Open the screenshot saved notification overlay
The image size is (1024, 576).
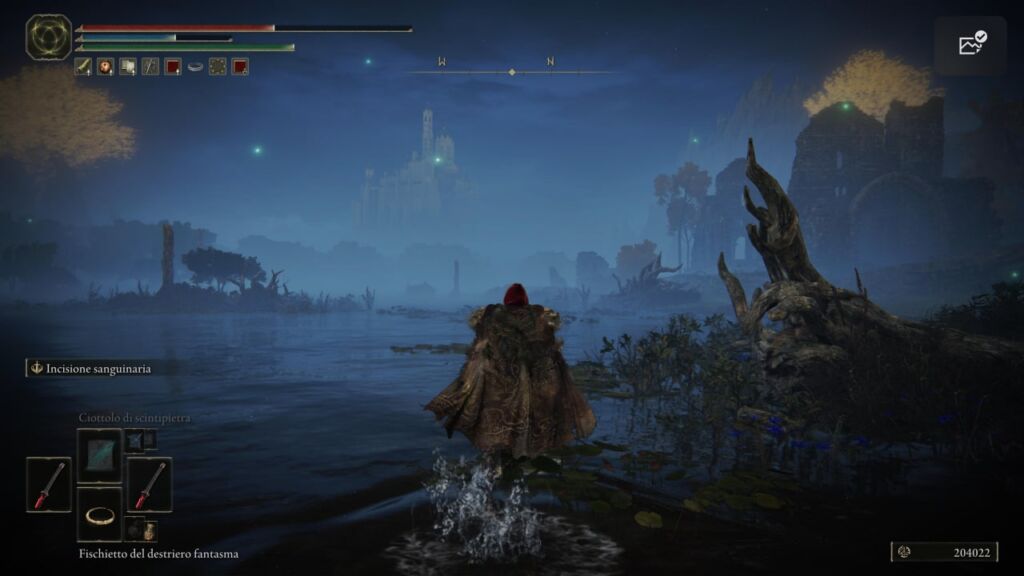coord(971,44)
